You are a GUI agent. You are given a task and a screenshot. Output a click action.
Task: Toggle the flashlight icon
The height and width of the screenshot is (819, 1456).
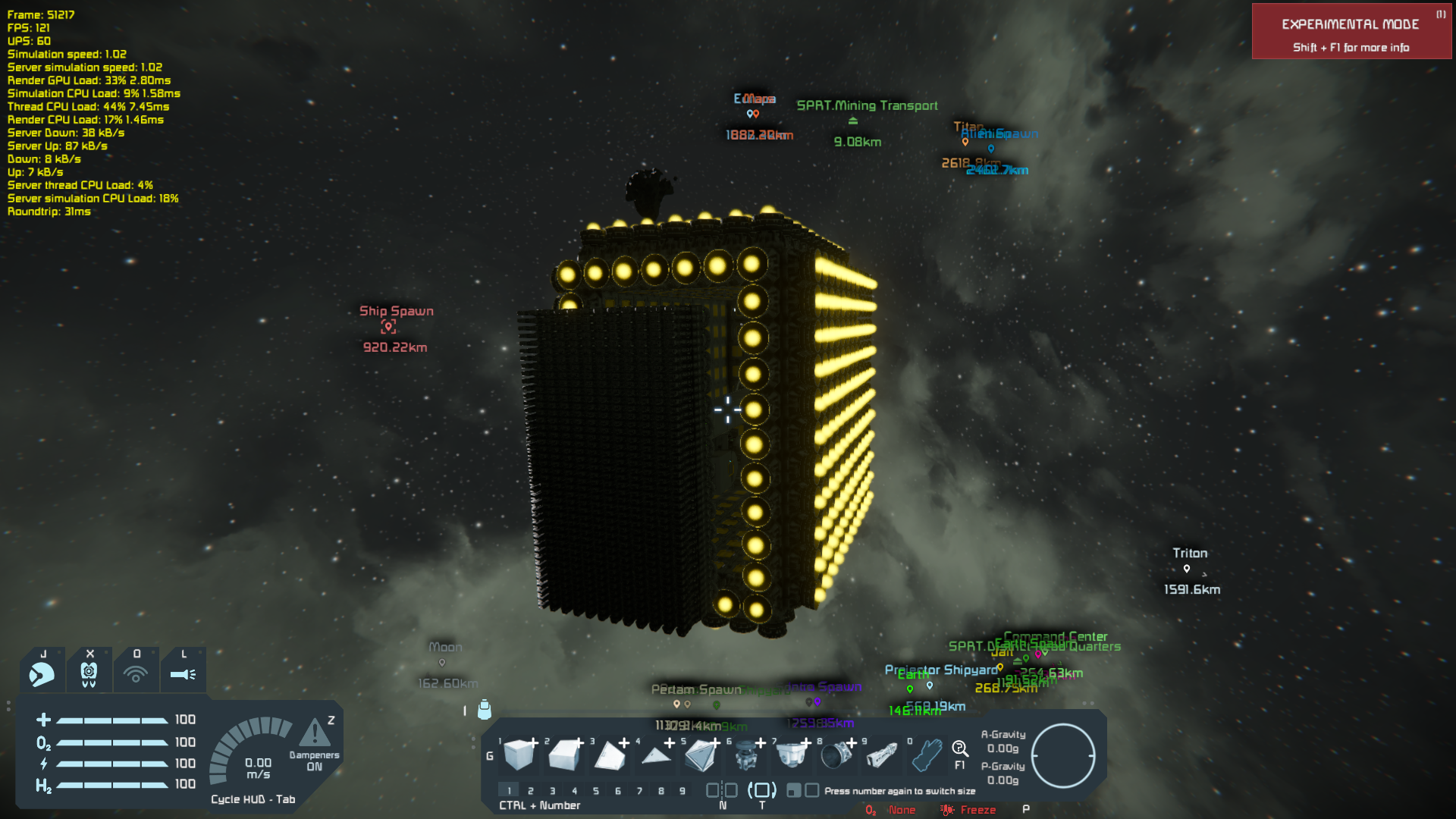click(x=183, y=673)
